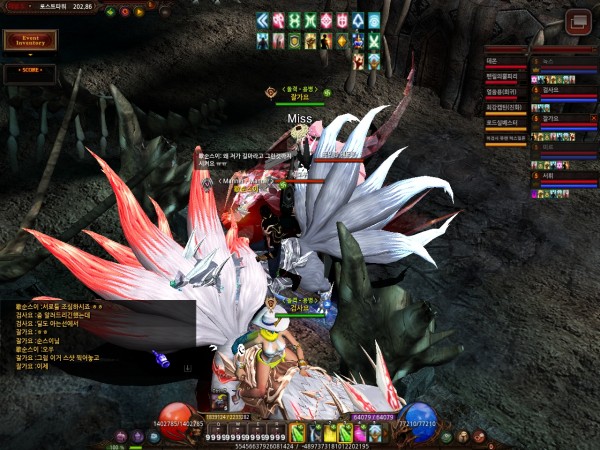
Task: Use the first green sword skill slot
Action: pos(297,432)
